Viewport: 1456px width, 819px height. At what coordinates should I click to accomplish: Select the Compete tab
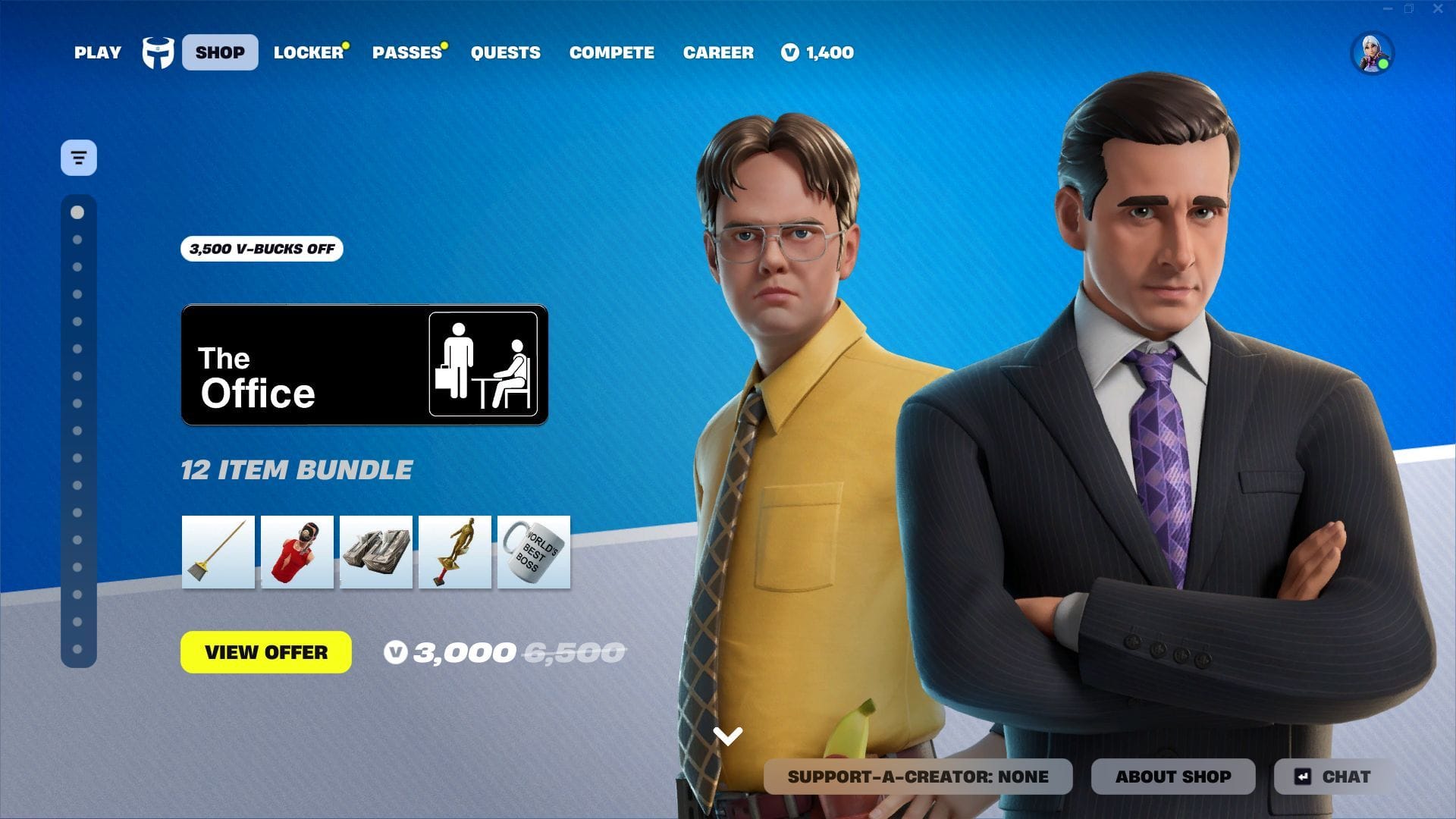611,52
